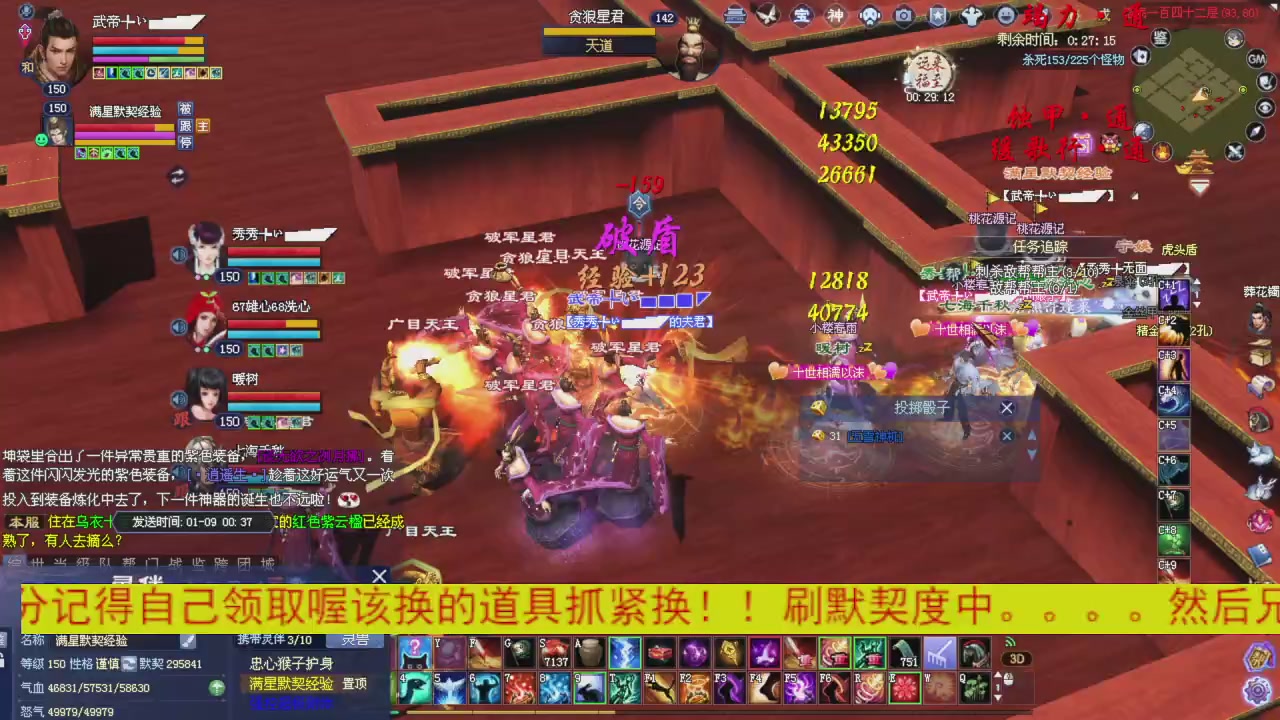
Task: Use the Q skill icon on the action bar
Action: coord(976,688)
